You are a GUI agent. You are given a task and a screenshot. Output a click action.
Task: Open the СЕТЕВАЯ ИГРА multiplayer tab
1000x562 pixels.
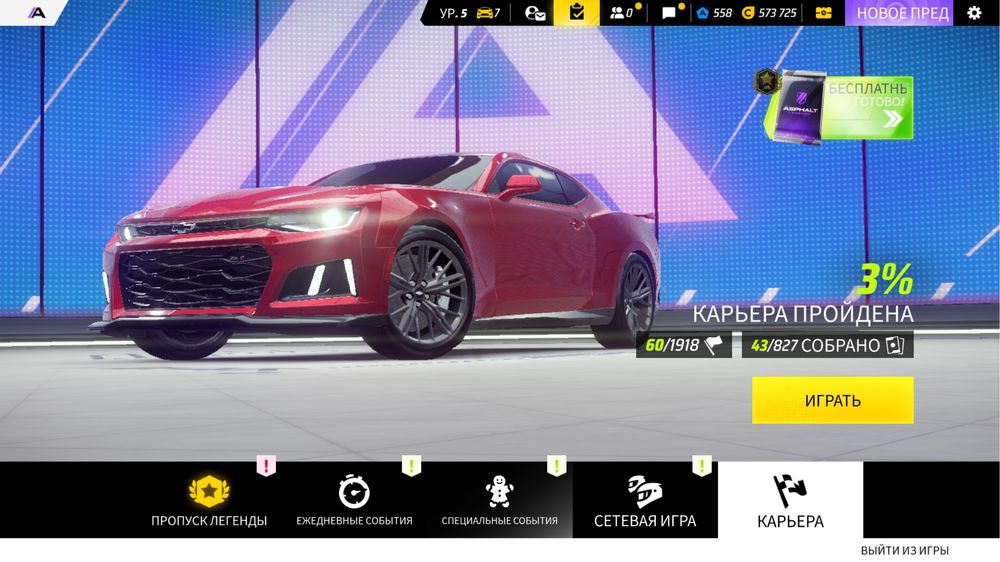[x=645, y=500]
